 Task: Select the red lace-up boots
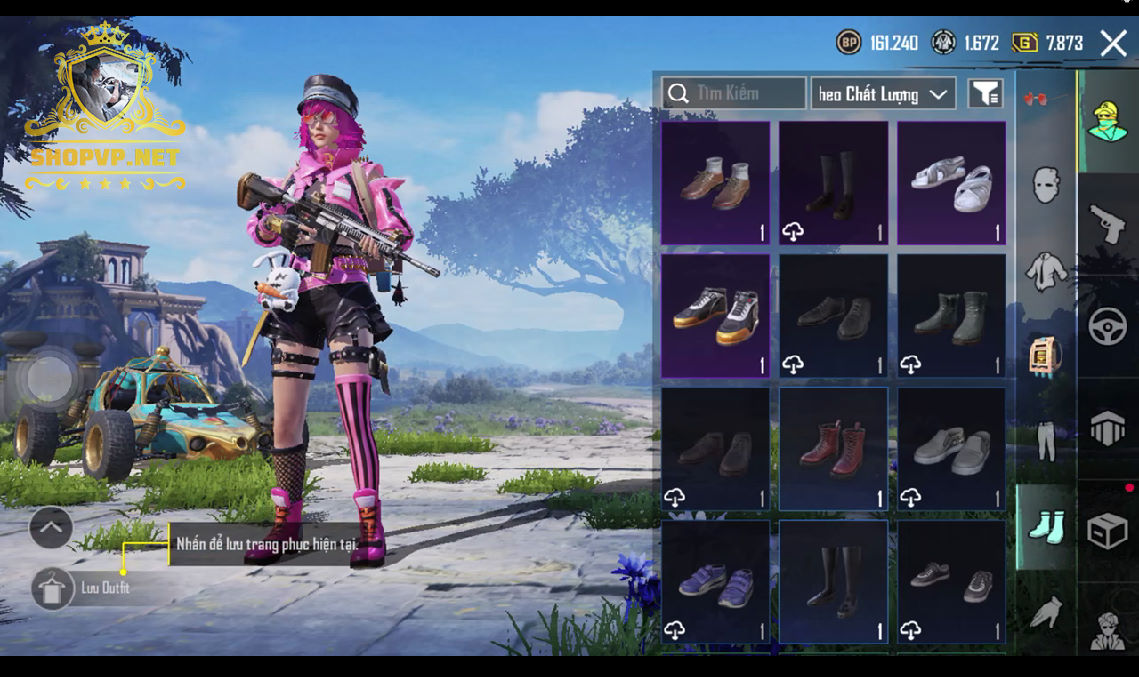click(x=833, y=449)
